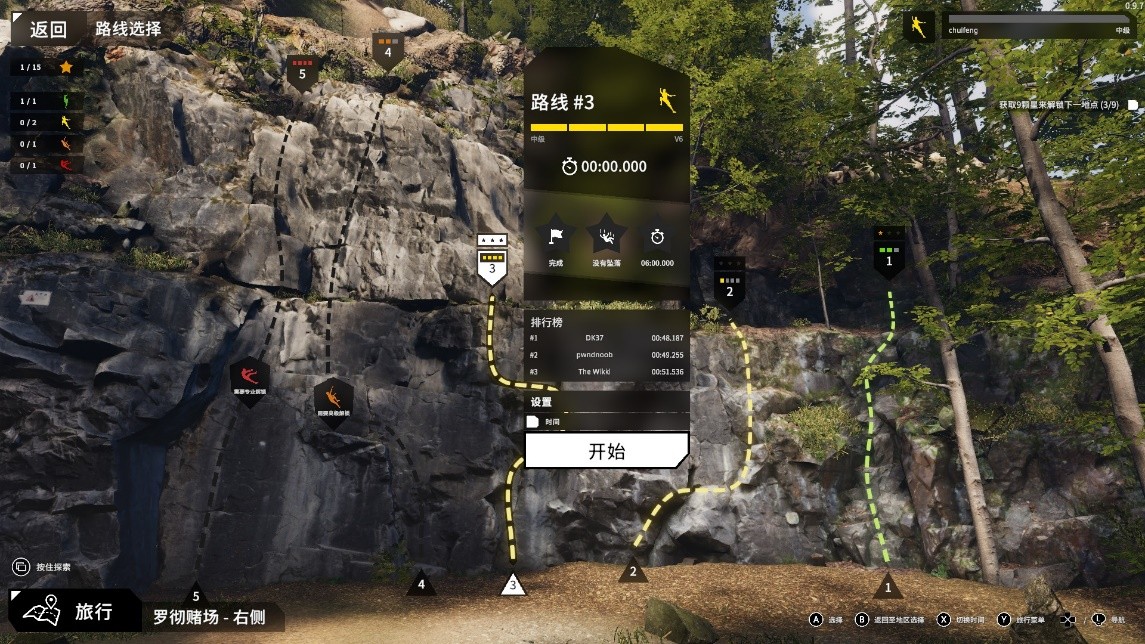The image size is (1145, 644).
Task: Select the pwndnoob leaderboard entry
Action: point(606,355)
